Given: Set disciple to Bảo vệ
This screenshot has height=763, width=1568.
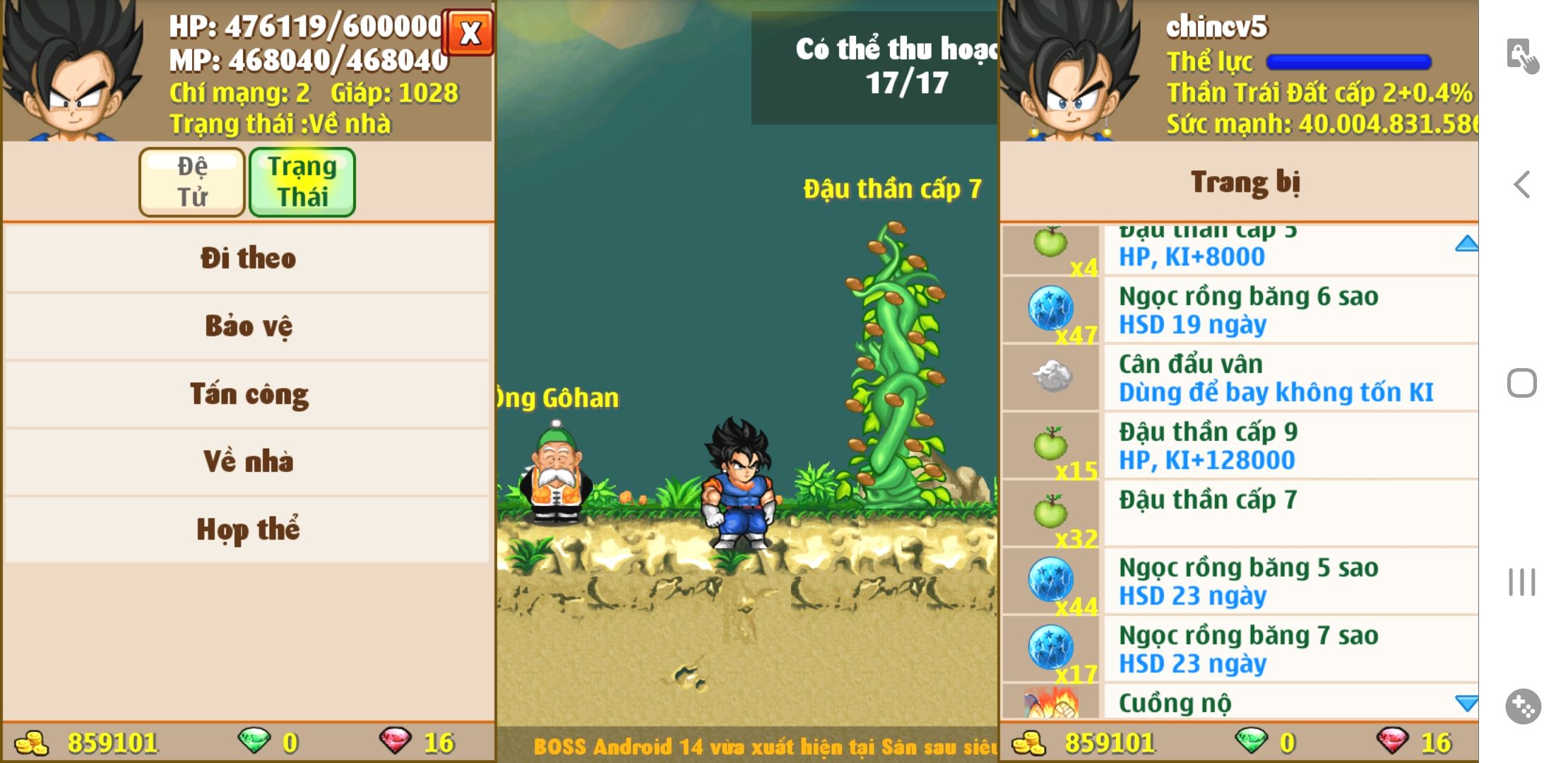Looking at the screenshot, I should point(247,326).
